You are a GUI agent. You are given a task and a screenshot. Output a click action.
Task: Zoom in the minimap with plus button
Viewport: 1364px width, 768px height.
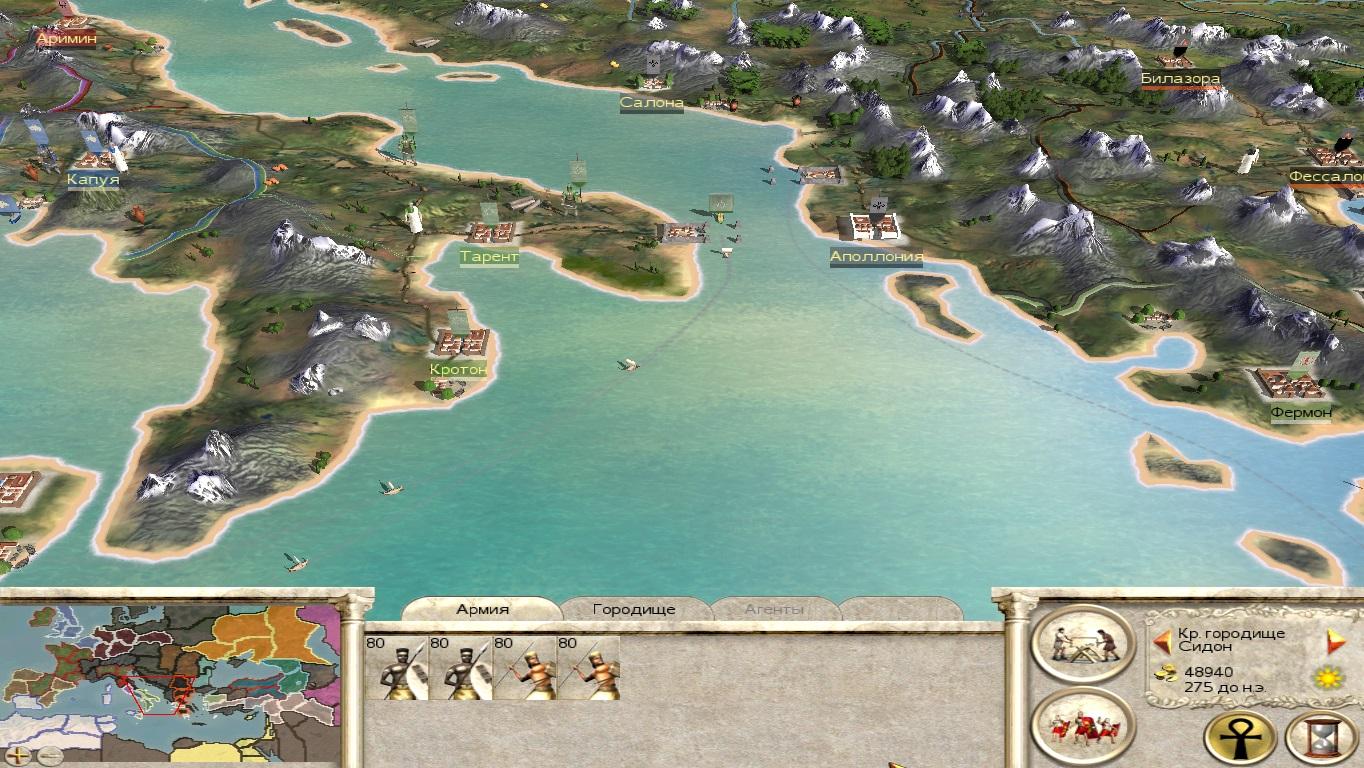tap(17, 755)
